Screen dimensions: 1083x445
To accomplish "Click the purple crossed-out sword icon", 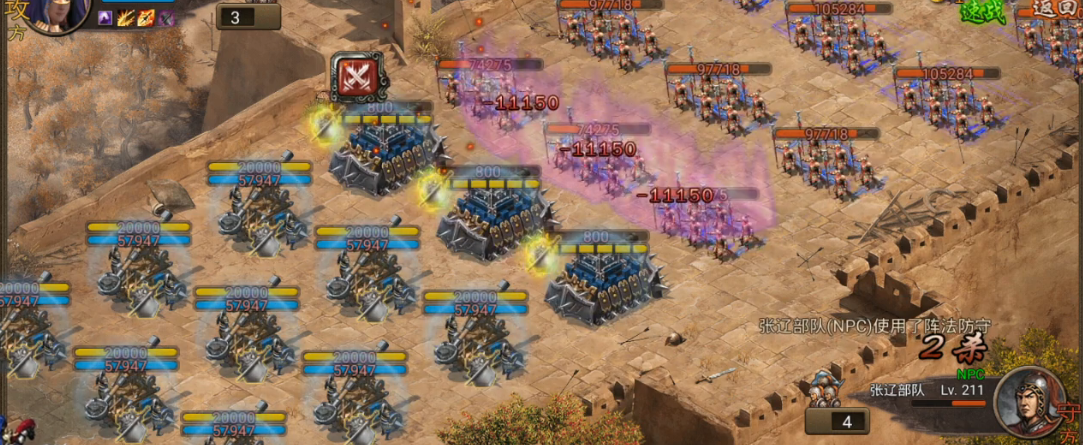I will coord(166,18).
